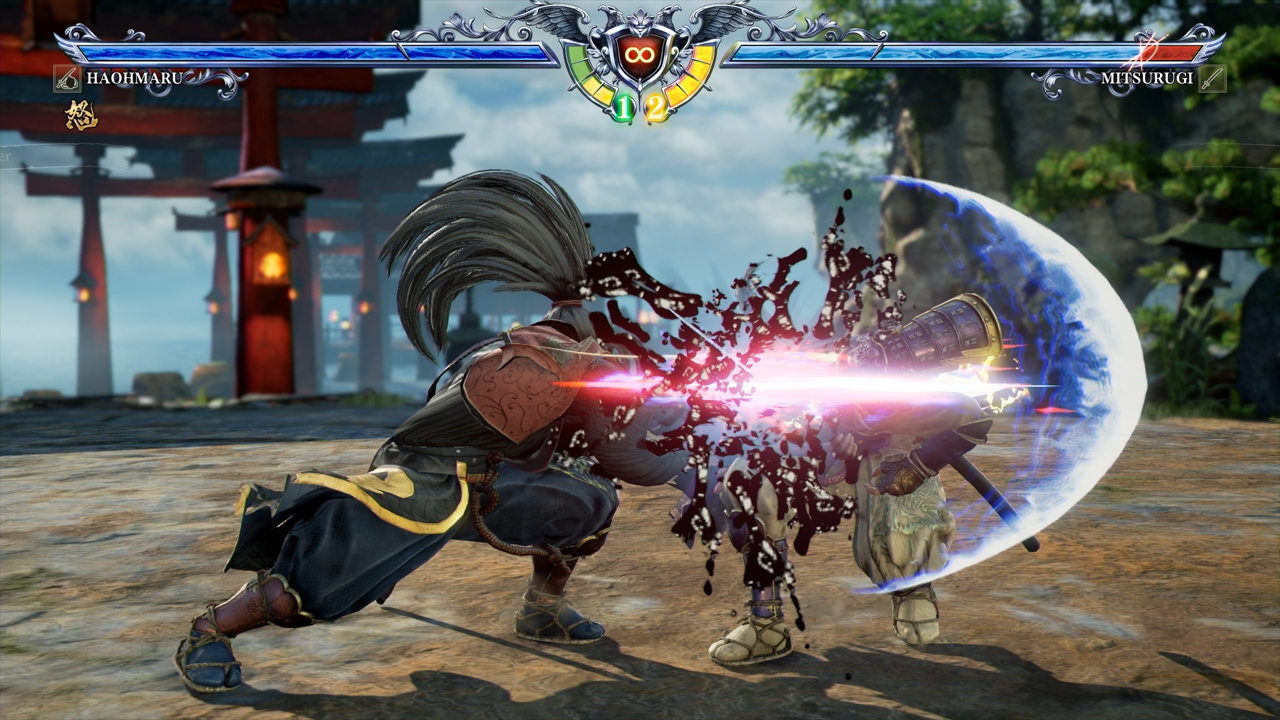Select the weapon icon next to Mitsurugi's name
1280x720 pixels.
[1212, 78]
